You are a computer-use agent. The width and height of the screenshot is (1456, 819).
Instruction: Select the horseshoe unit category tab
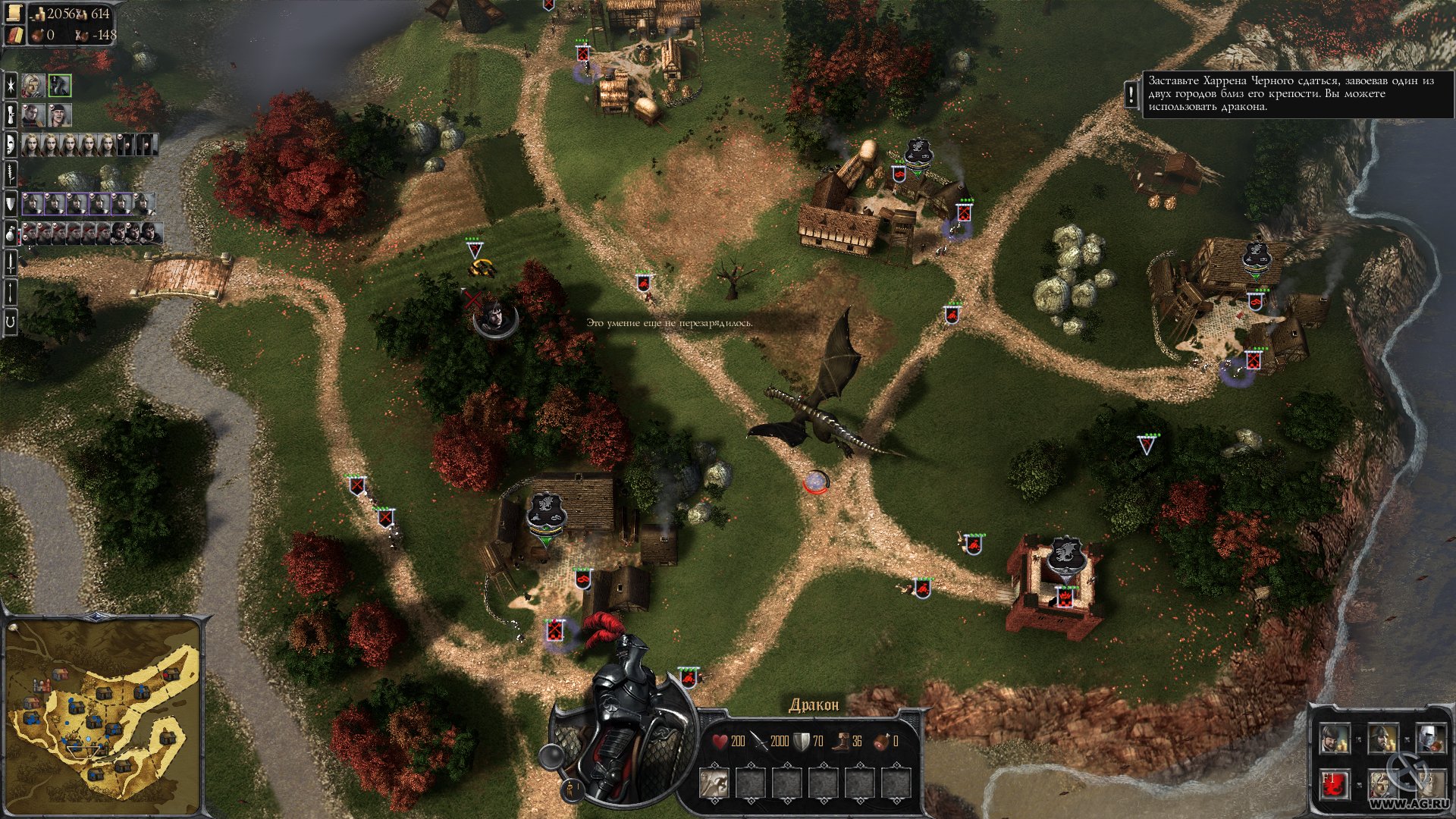click(x=11, y=322)
